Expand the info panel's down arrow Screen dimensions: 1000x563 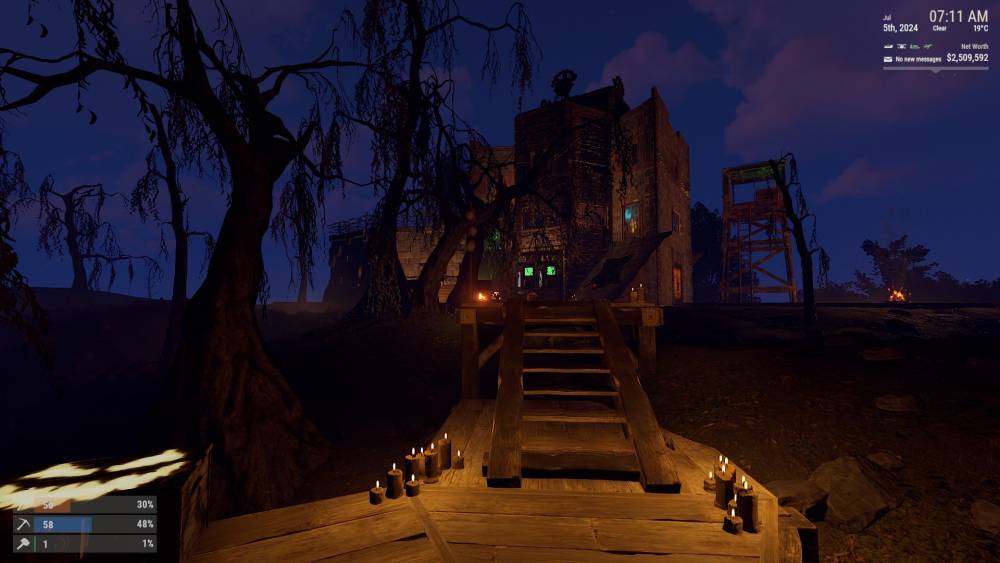(935, 70)
